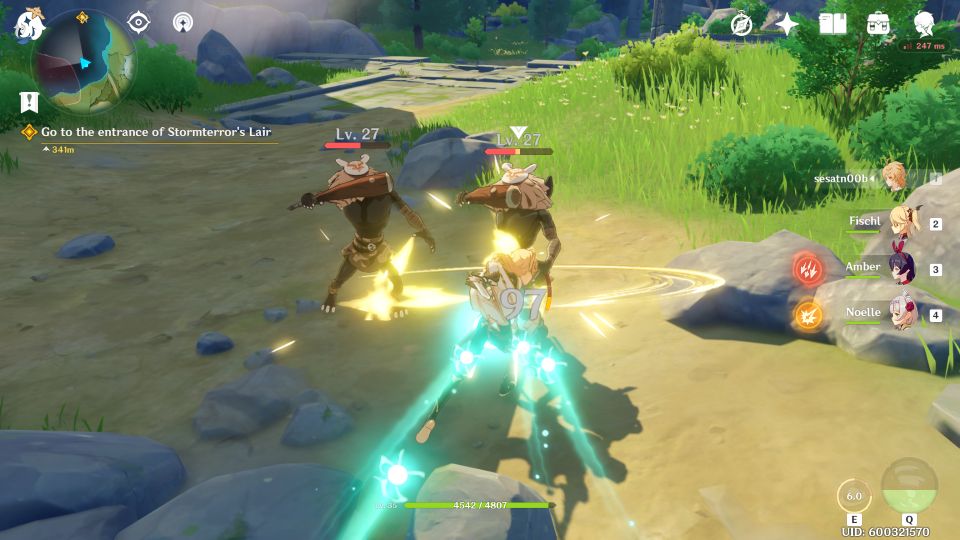The height and width of the screenshot is (540, 960).
Task: Activate the green elemental burst orb
Action: 909,486
